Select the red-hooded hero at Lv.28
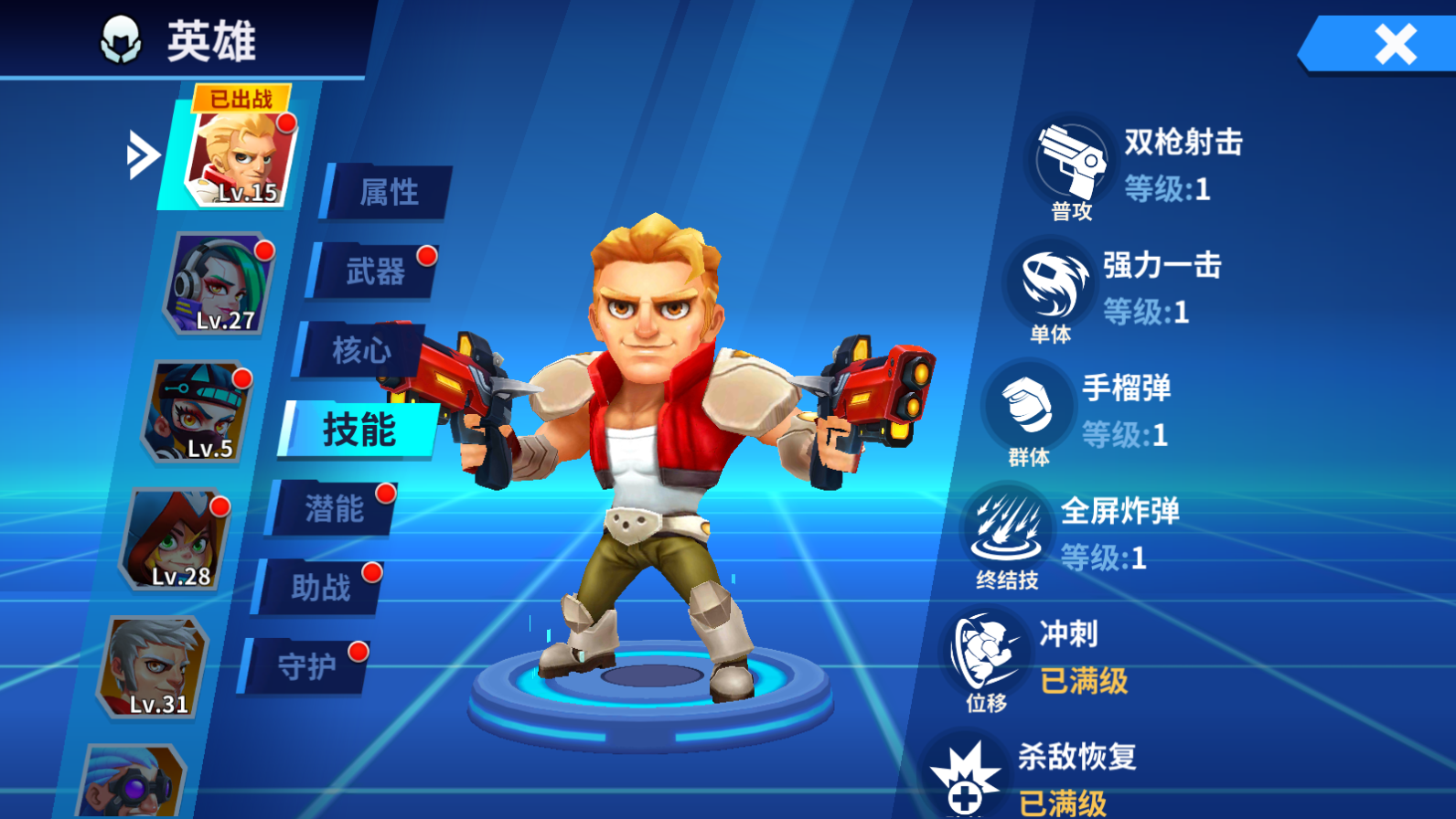The width and height of the screenshot is (1456, 819). click(x=177, y=539)
